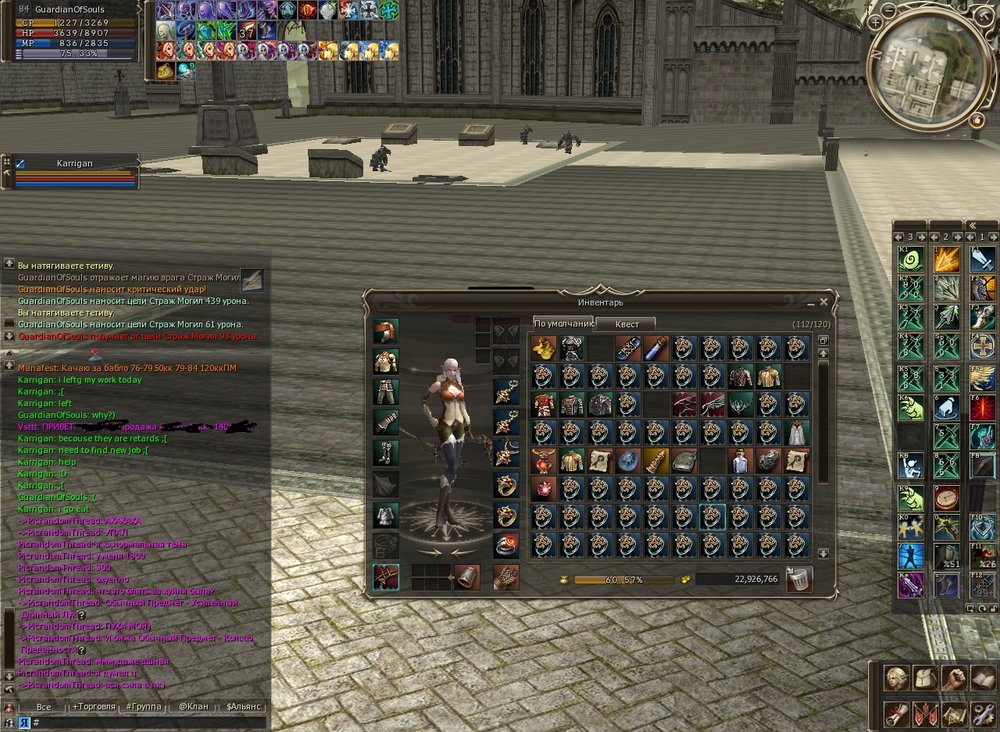Open the $Альянс chat tab

[x=243, y=707]
